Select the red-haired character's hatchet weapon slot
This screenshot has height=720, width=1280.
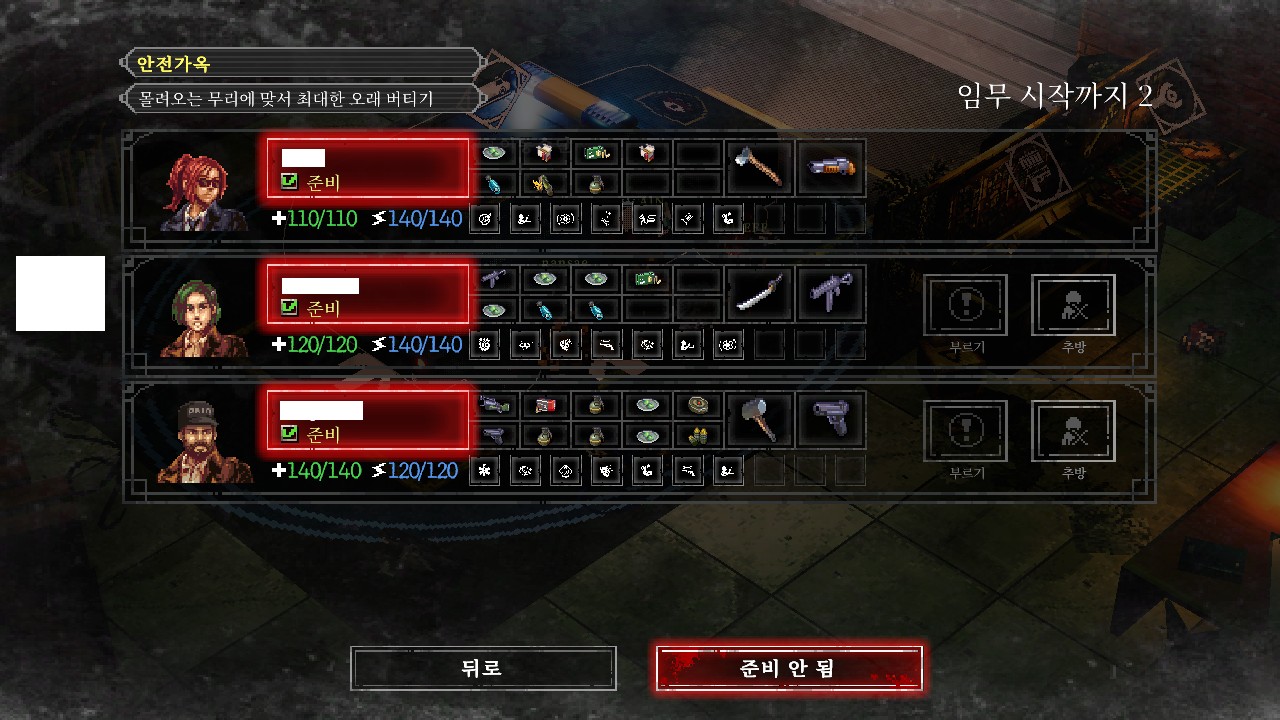click(x=759, y=168)
